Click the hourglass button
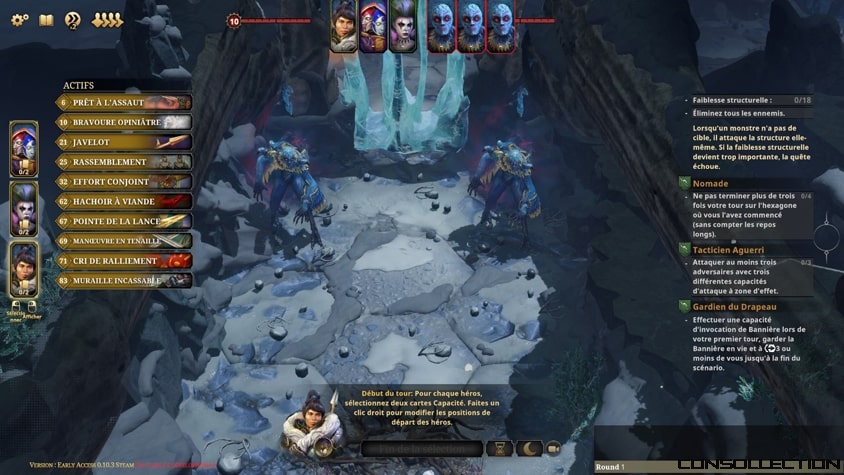The image size is (844, 475). tap(499, 449)
